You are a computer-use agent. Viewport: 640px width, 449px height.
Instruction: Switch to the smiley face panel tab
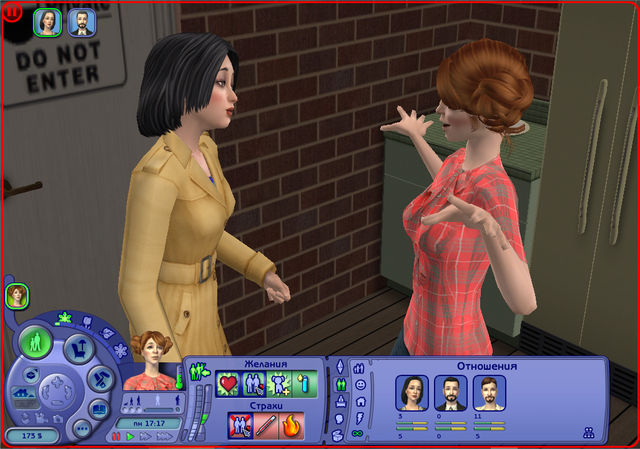[x=359, y=383]
